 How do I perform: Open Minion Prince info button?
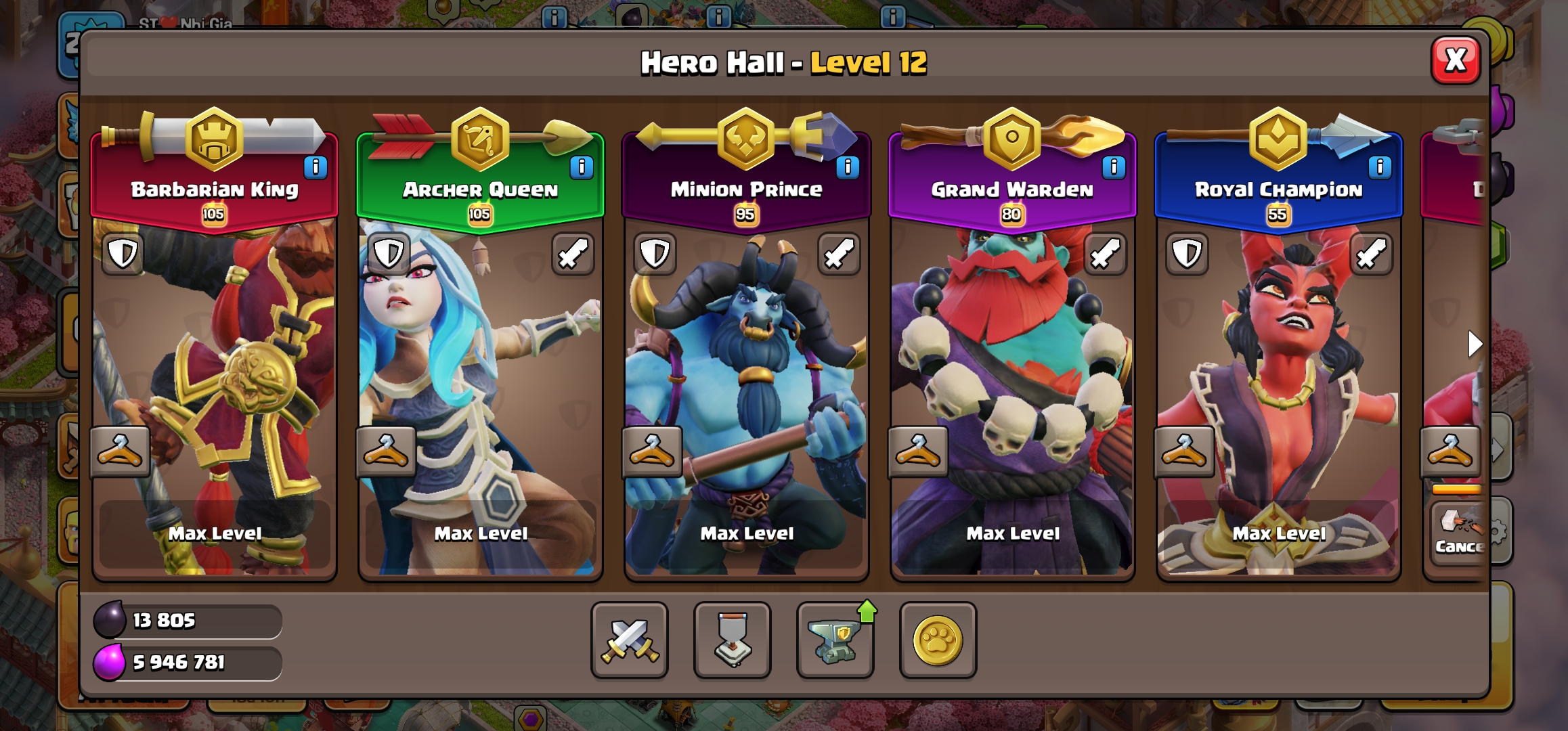pos(847,167)
